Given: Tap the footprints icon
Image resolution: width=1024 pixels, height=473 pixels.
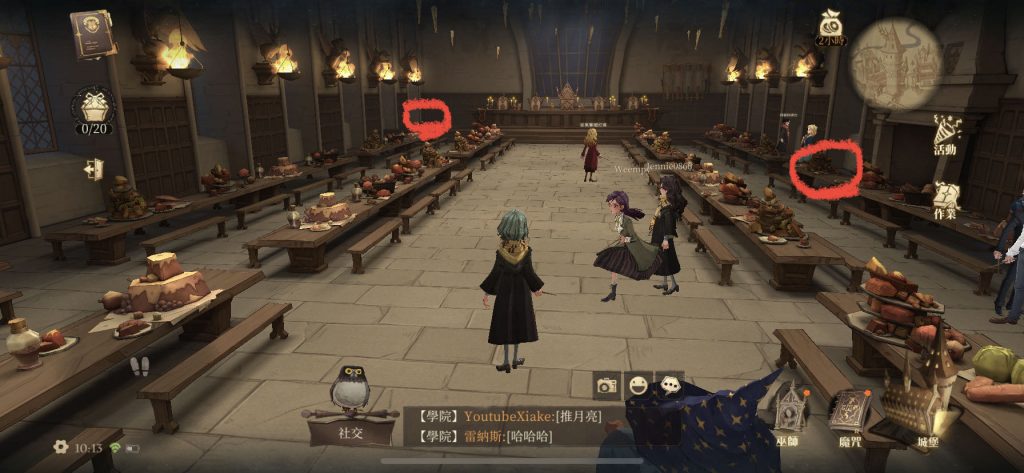Looking at the screenshot, I should 140,365.
